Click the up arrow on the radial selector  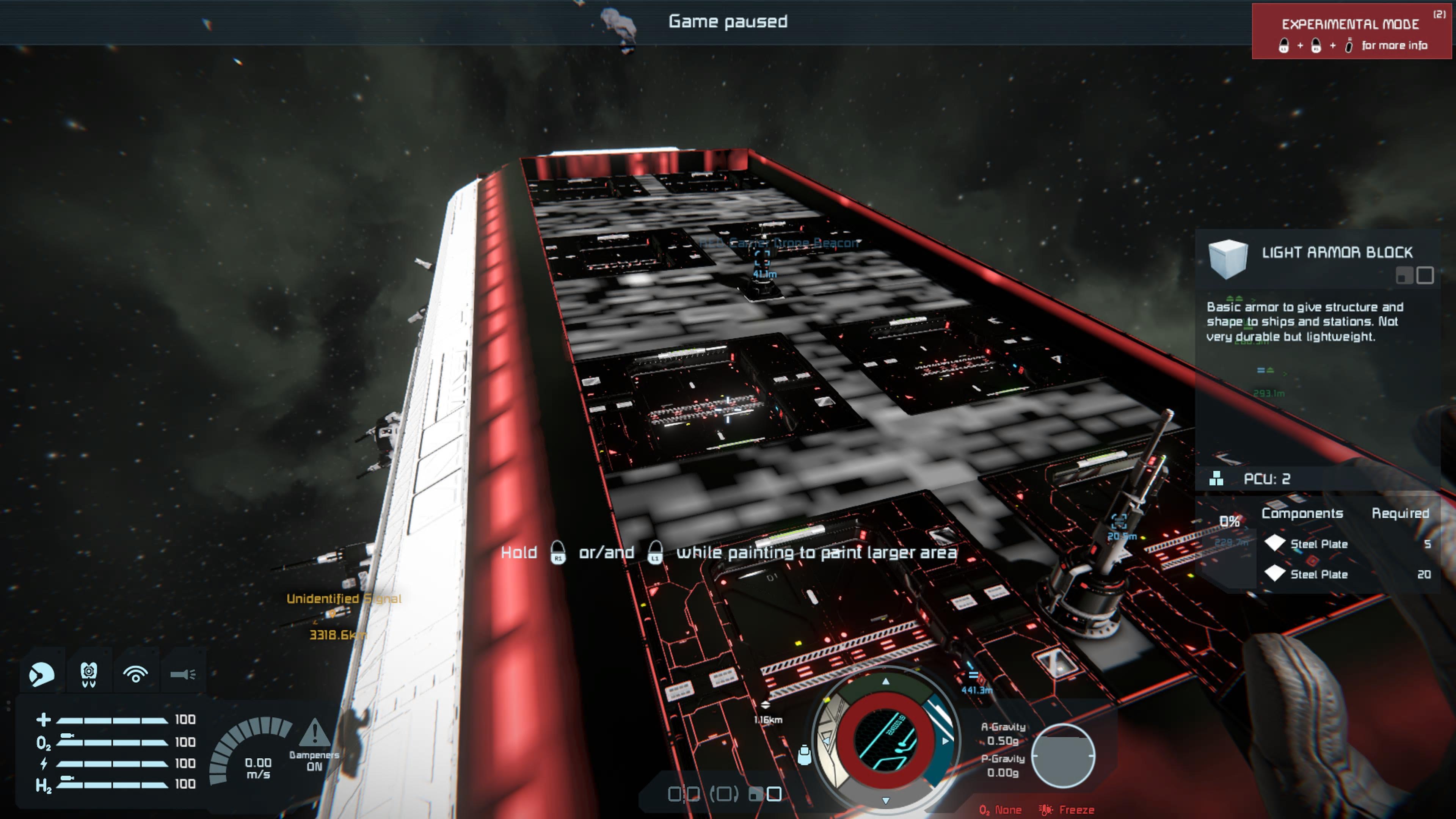coord(886,682)
